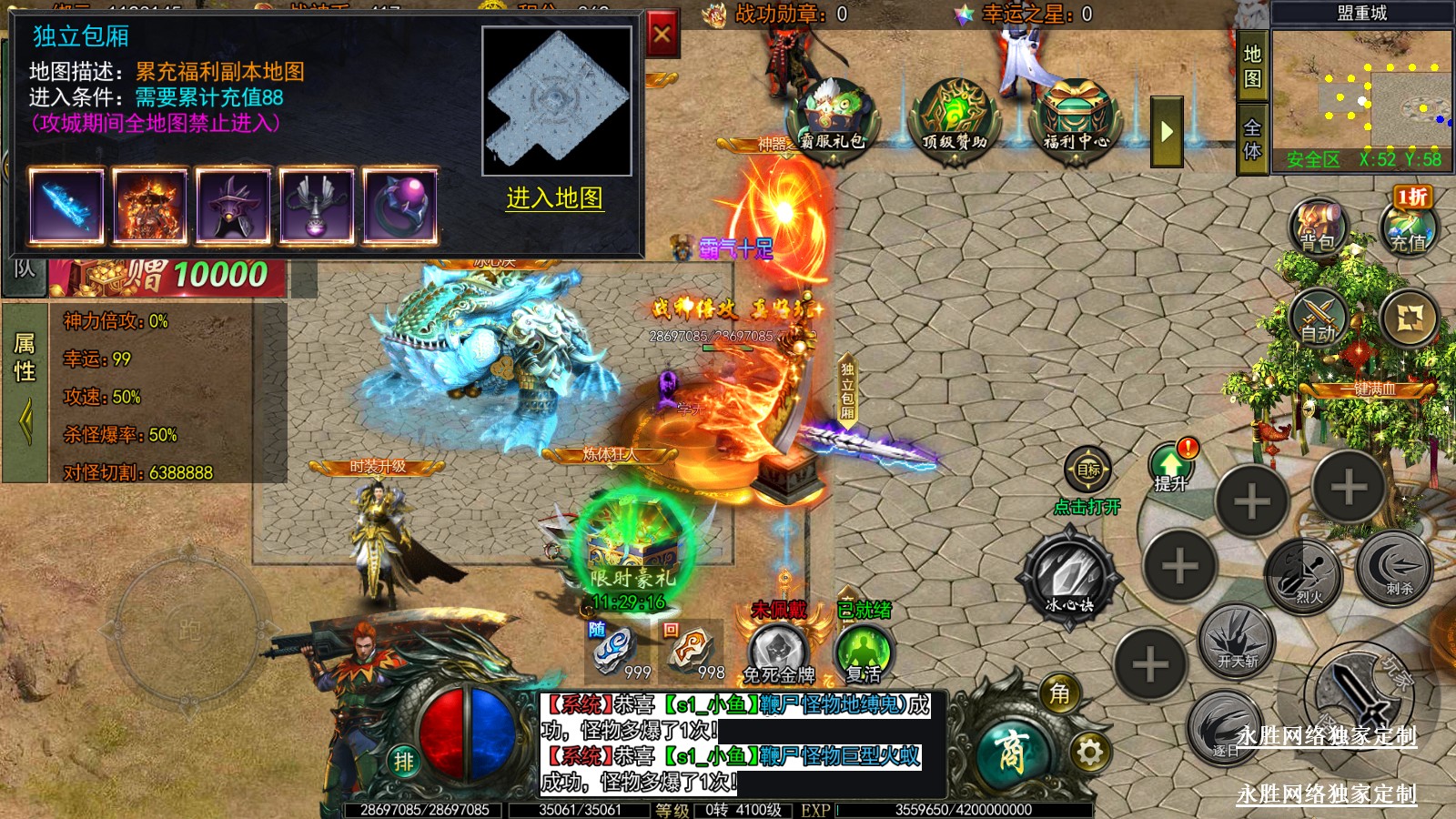Open the 背包 backpack
1456x819 pixels.
[x=1317, y=227]
